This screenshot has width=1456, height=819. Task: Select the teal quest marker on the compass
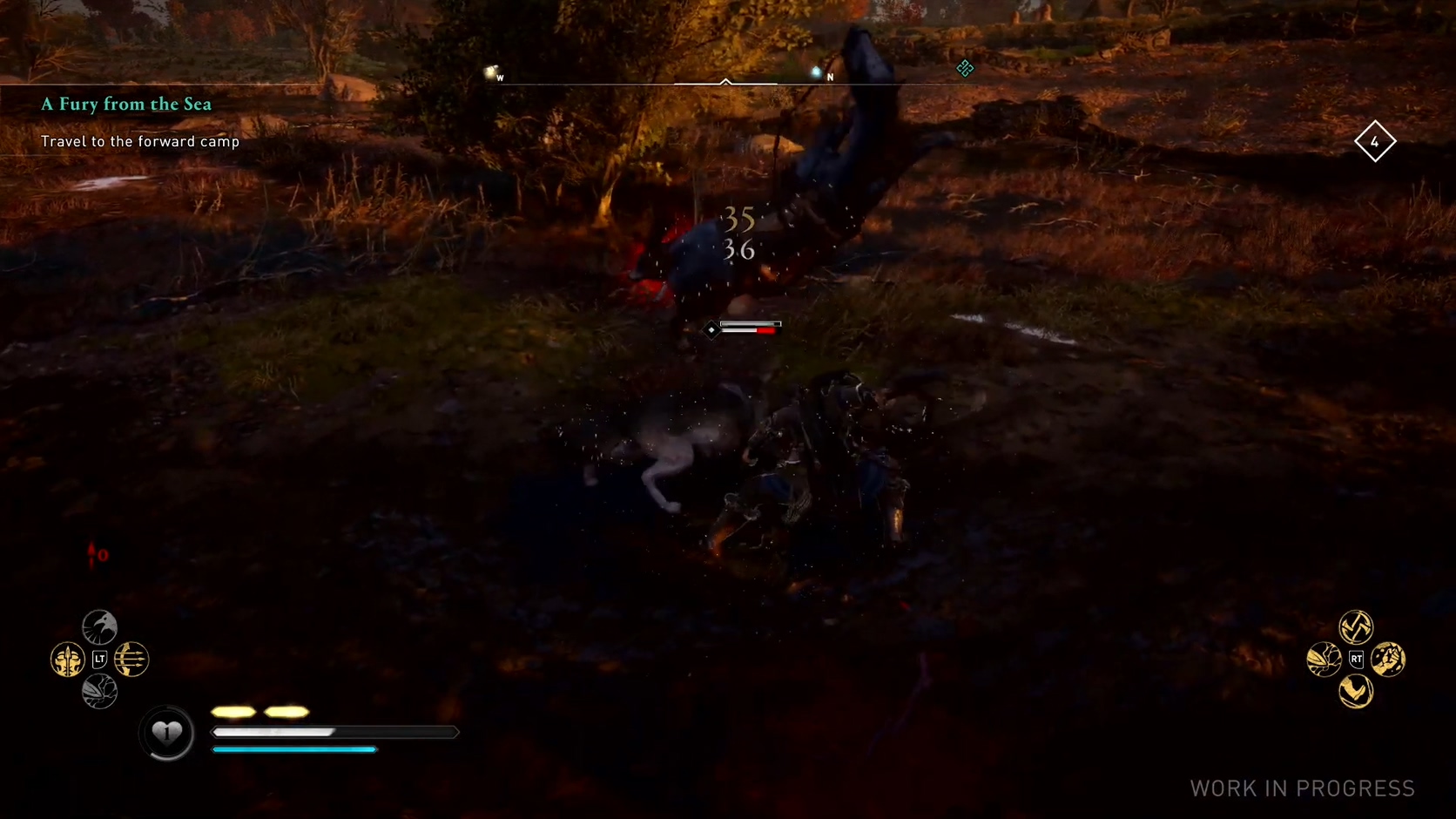coord(965,69)
